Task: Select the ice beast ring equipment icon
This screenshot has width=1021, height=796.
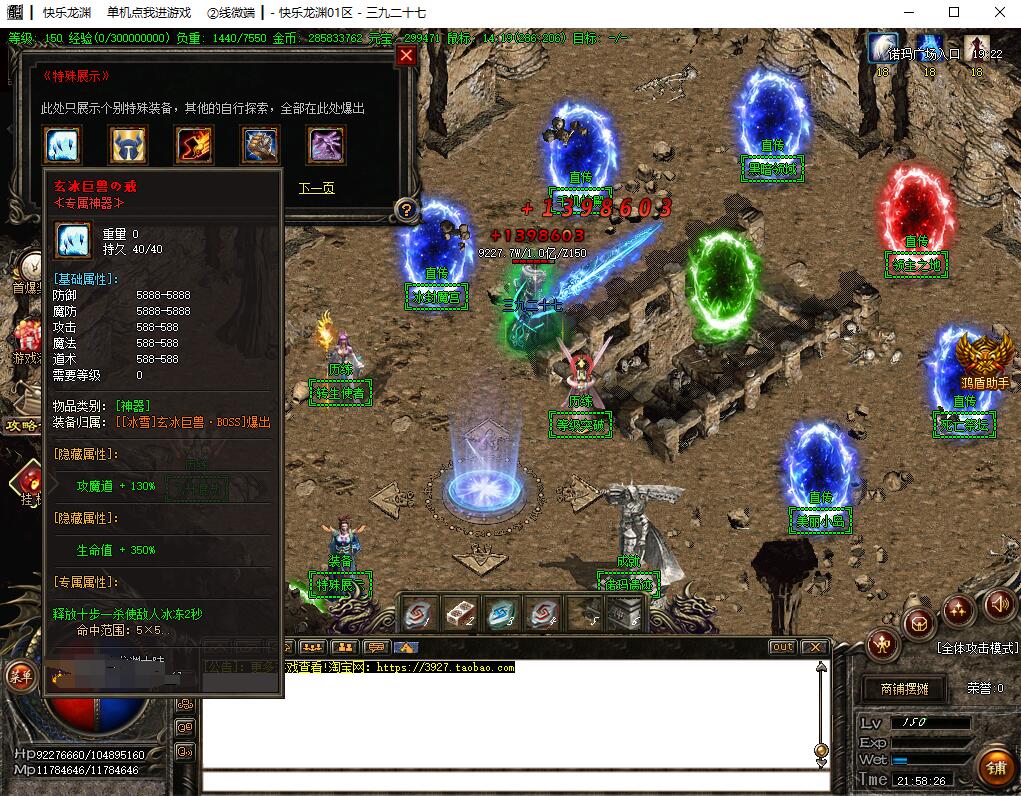Action: 62,146
